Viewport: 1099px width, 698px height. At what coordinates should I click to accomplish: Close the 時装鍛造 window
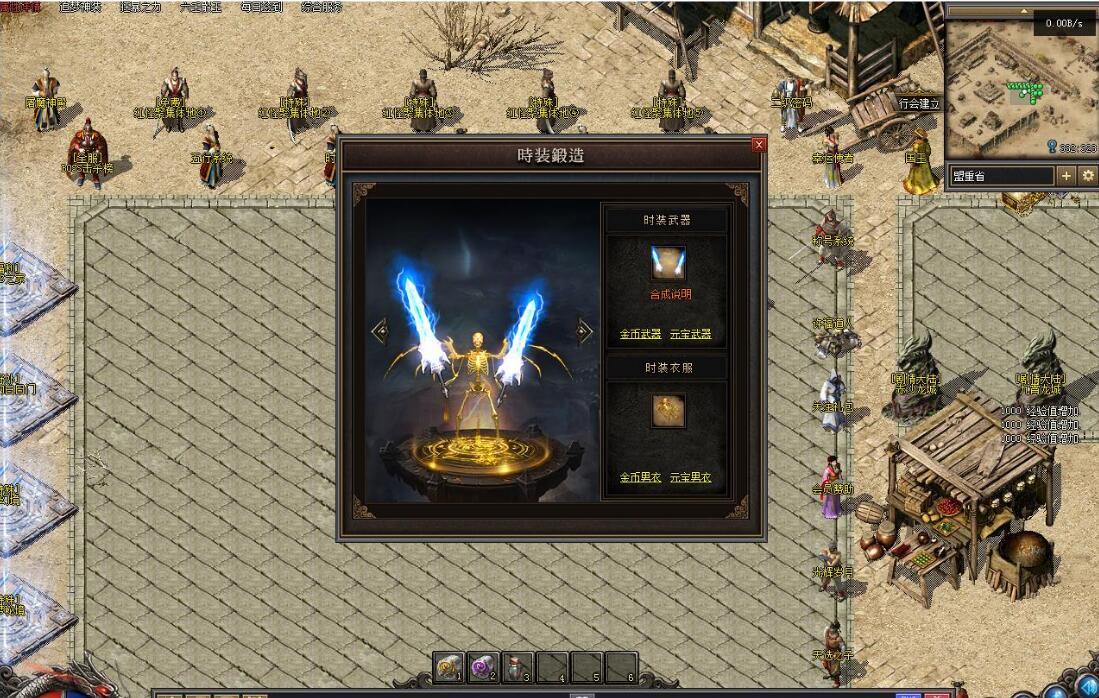coord(759,145)
